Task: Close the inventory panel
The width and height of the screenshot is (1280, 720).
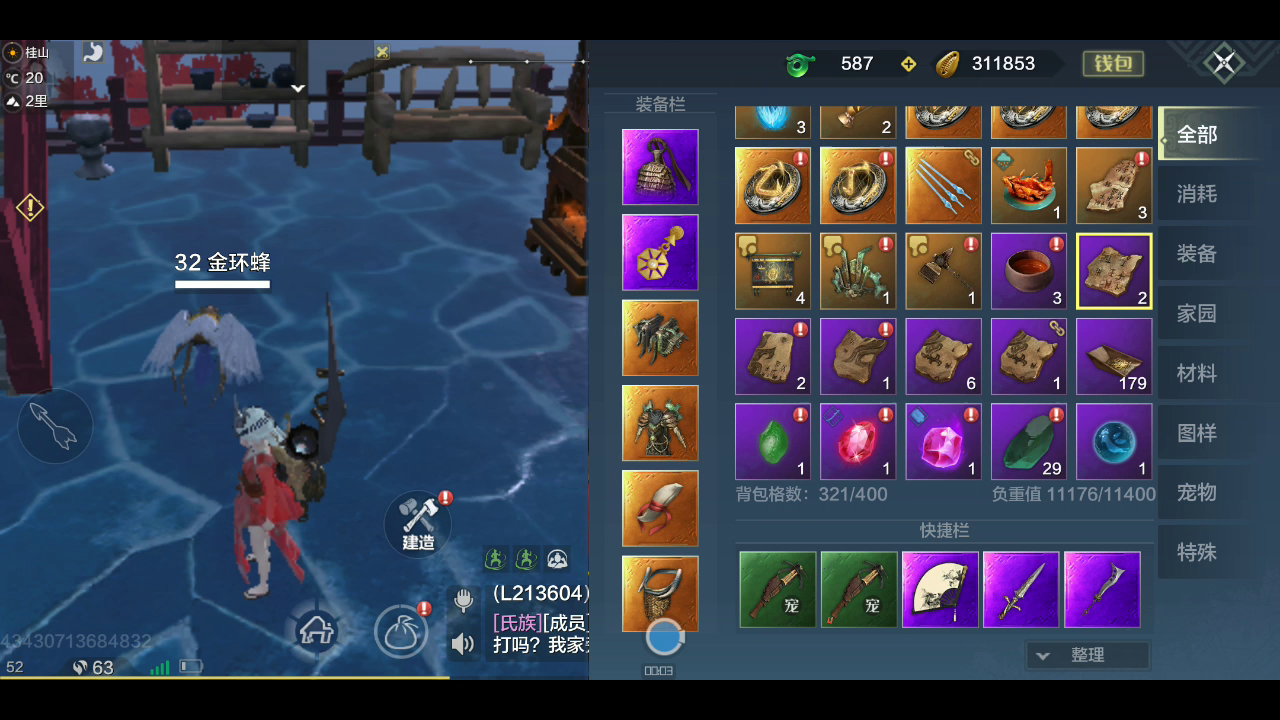Action: click(1223, 64)
